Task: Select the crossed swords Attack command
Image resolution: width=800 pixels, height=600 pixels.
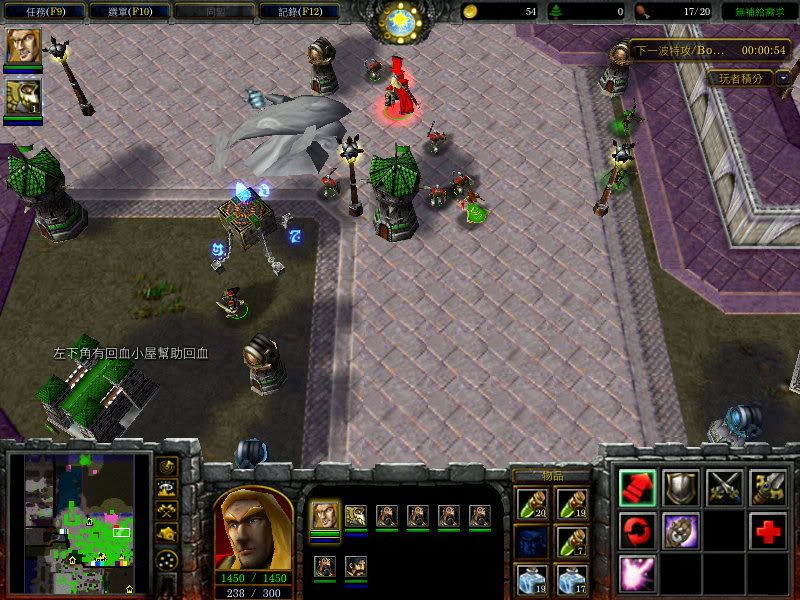Action: pos(725,487)
